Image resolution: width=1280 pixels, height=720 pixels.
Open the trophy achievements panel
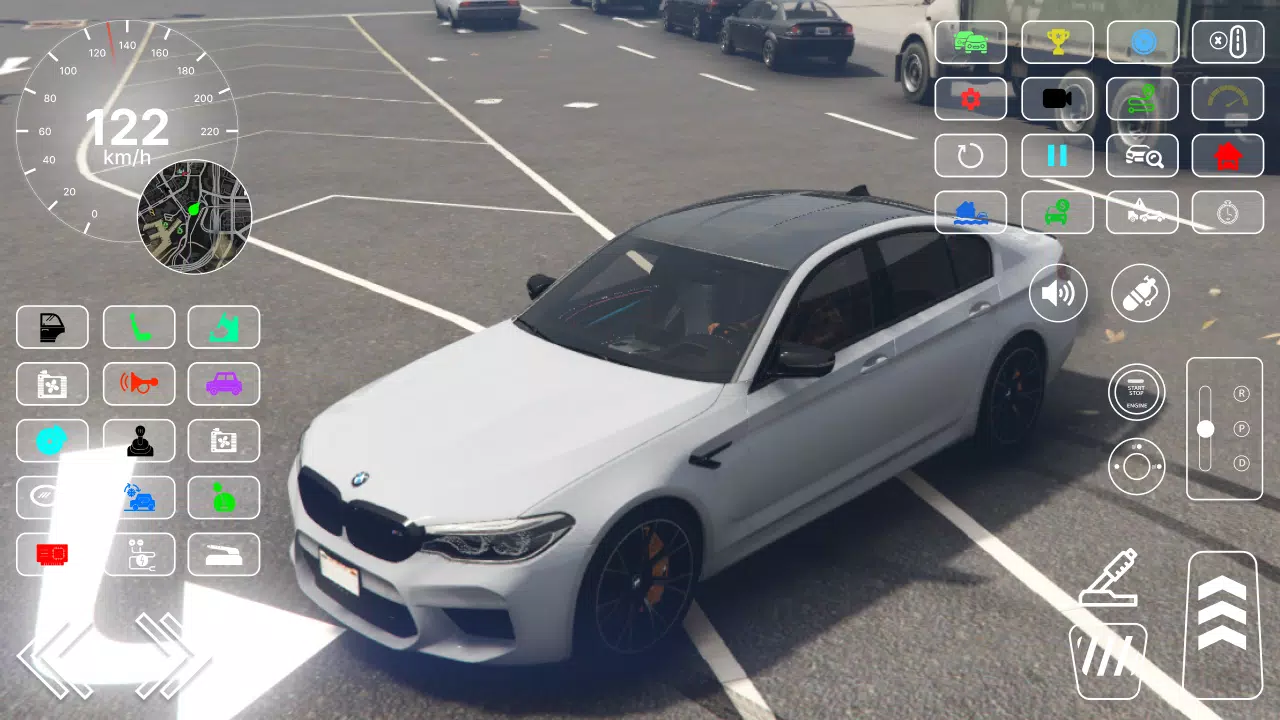click(1057, 42)
